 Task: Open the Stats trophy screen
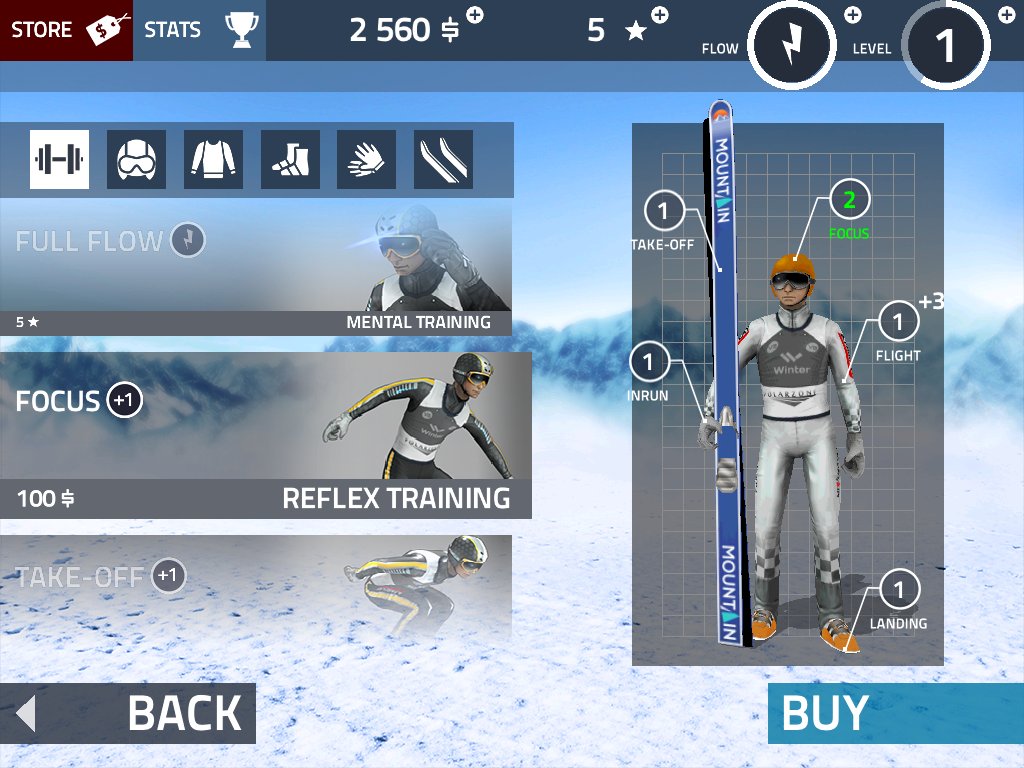[x=200, y=30]
